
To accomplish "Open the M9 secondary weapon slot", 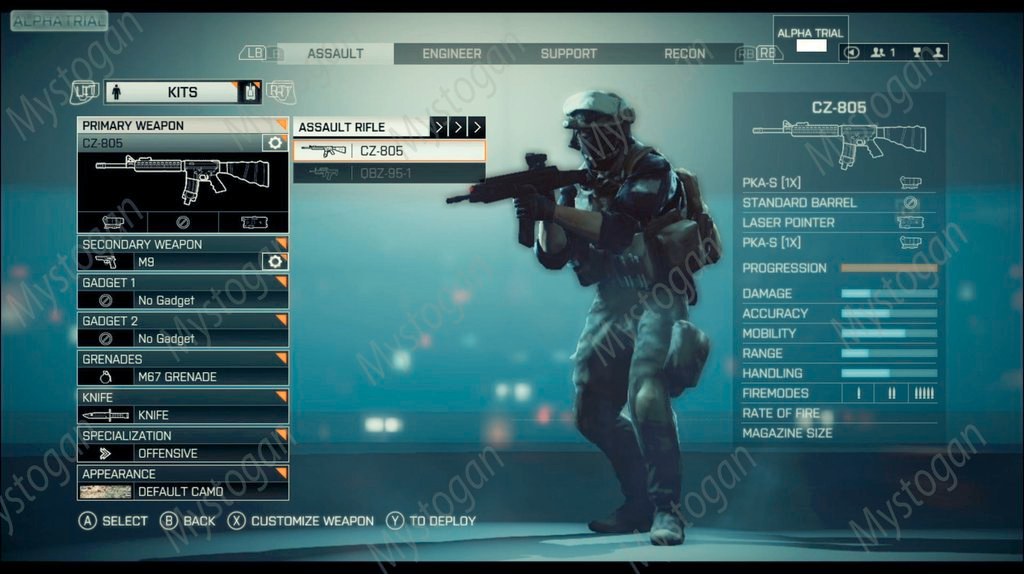I will [x=170, y=262].
